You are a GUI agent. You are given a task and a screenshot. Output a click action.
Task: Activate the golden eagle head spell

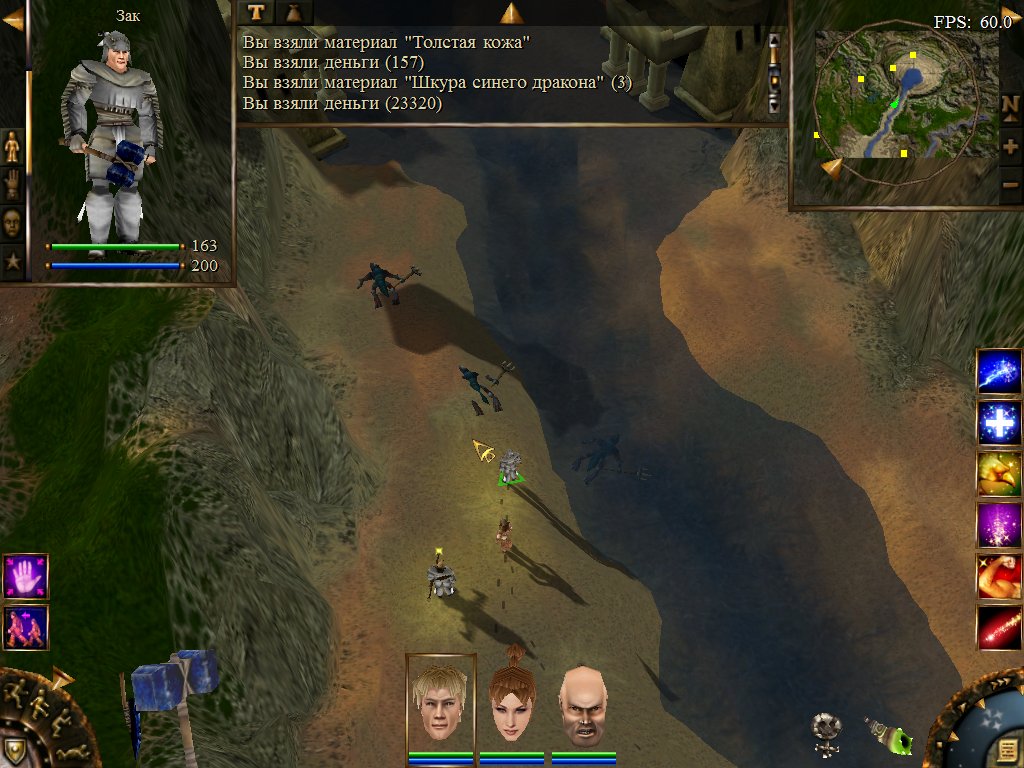[998, 474]
